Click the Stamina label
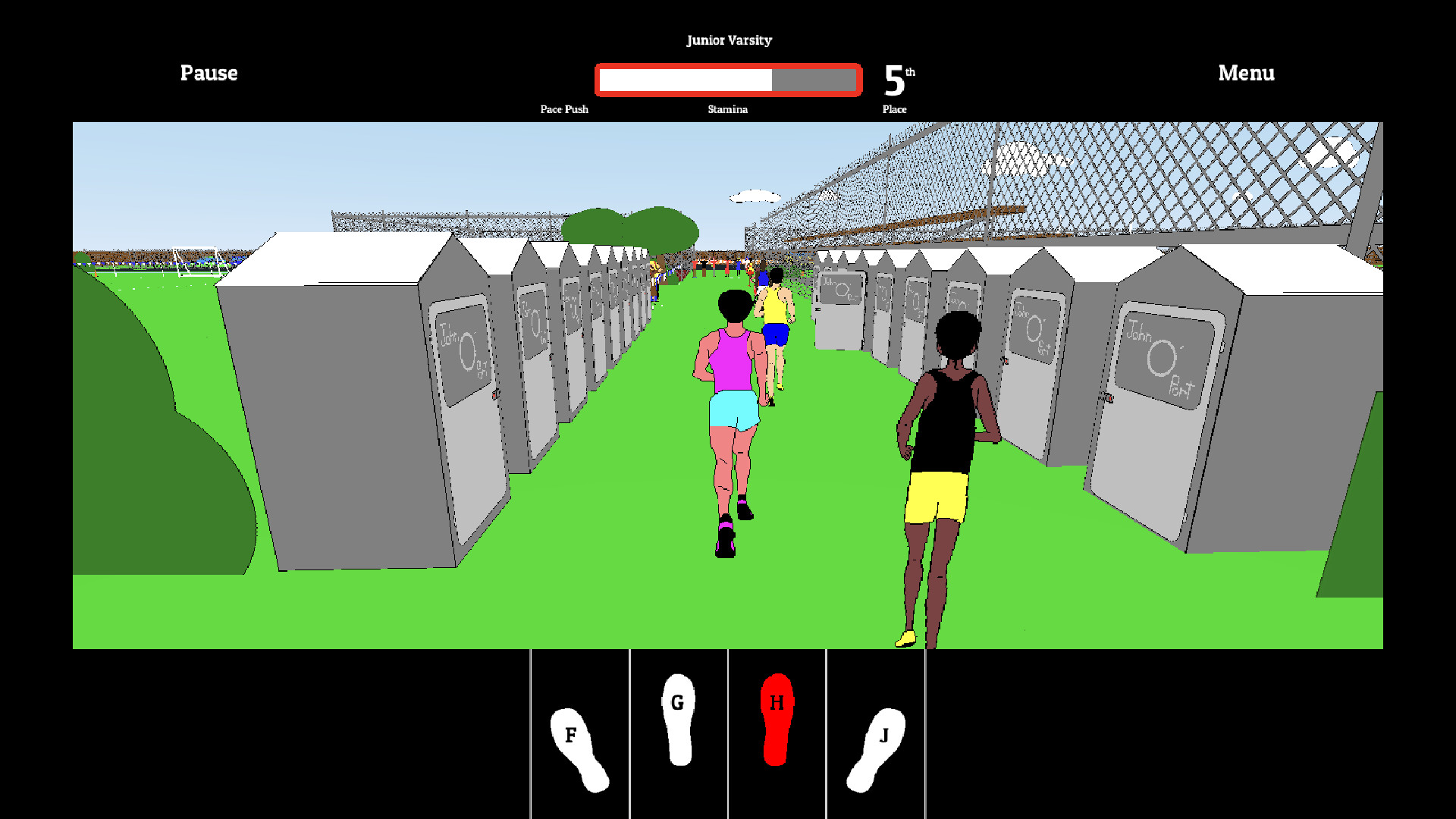The width and height of the screenshot is (1456, 819). 727,109
